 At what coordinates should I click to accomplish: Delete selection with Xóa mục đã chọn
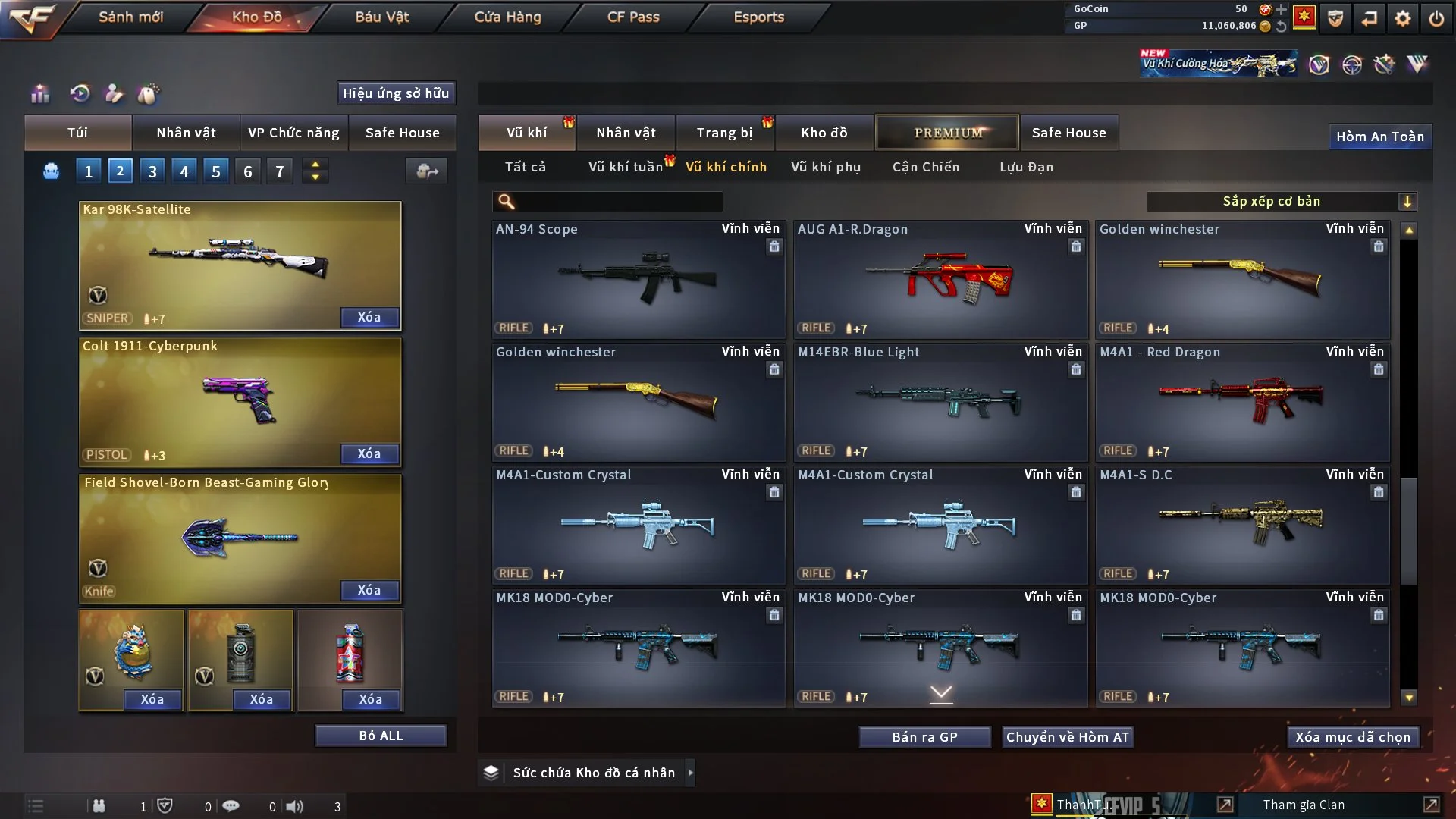point(1352,737)
